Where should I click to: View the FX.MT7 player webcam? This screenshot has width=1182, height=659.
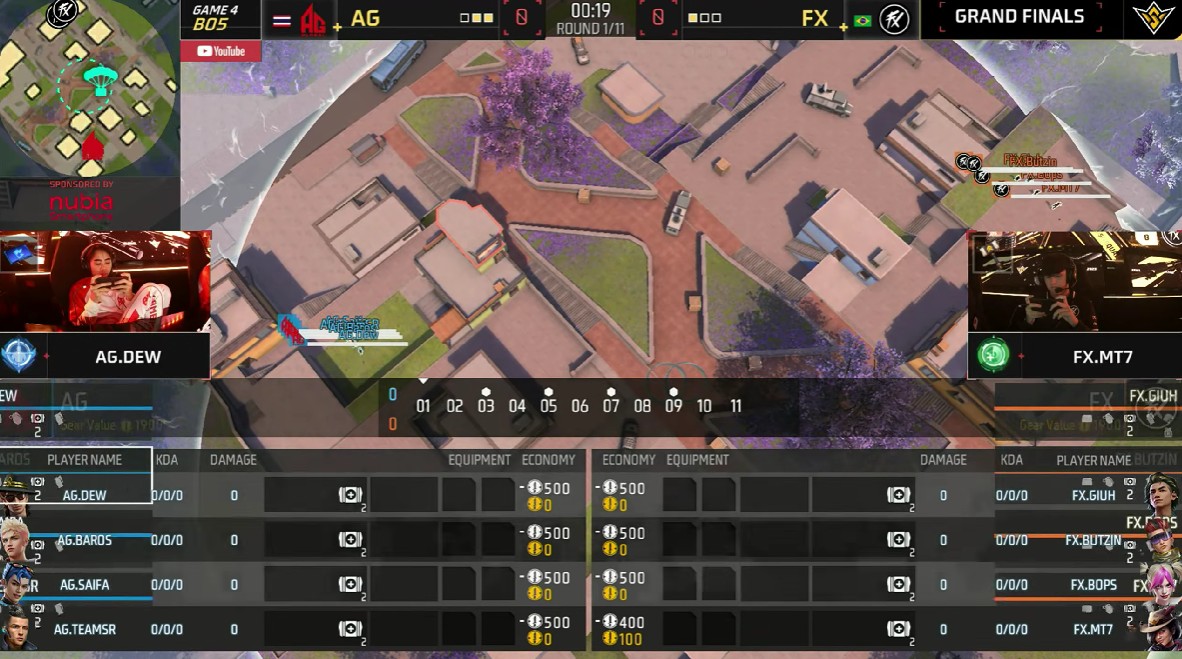[x=1074, y=283]
